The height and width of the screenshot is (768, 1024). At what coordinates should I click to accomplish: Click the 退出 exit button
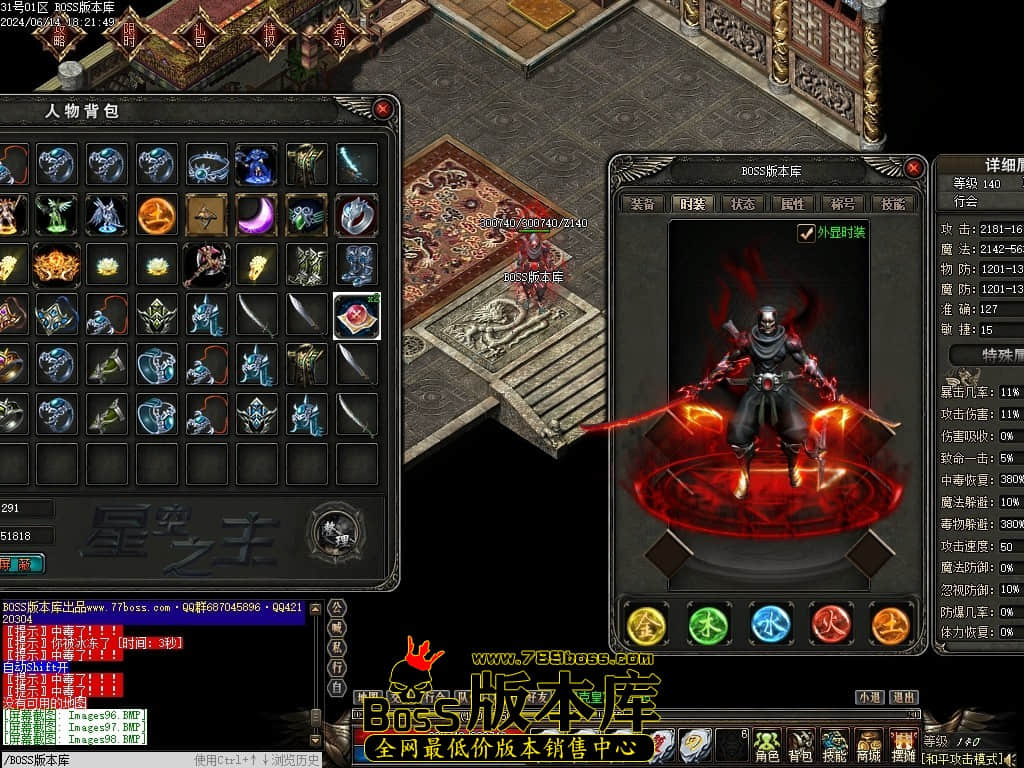[903, 697]
